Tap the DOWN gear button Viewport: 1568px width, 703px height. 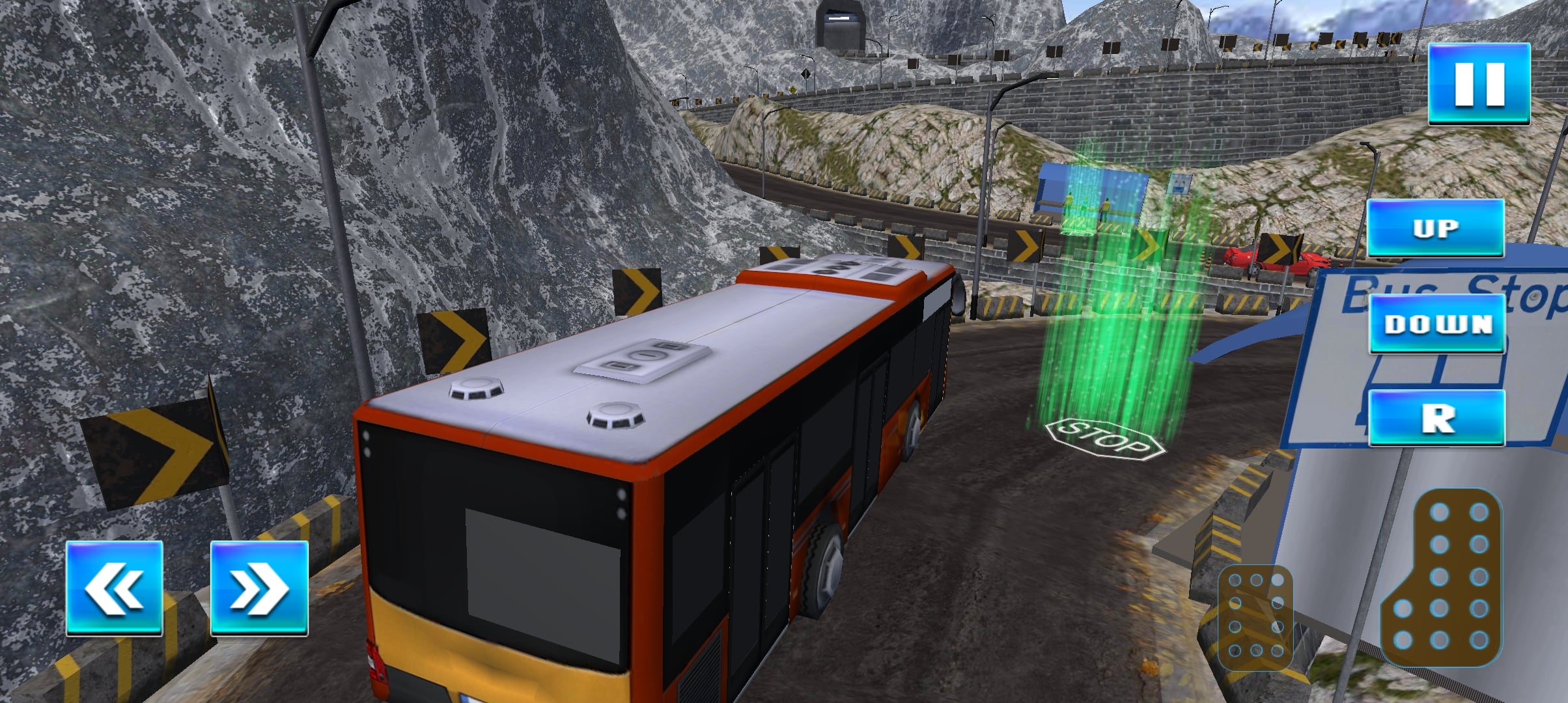(x=1437, y=324)
